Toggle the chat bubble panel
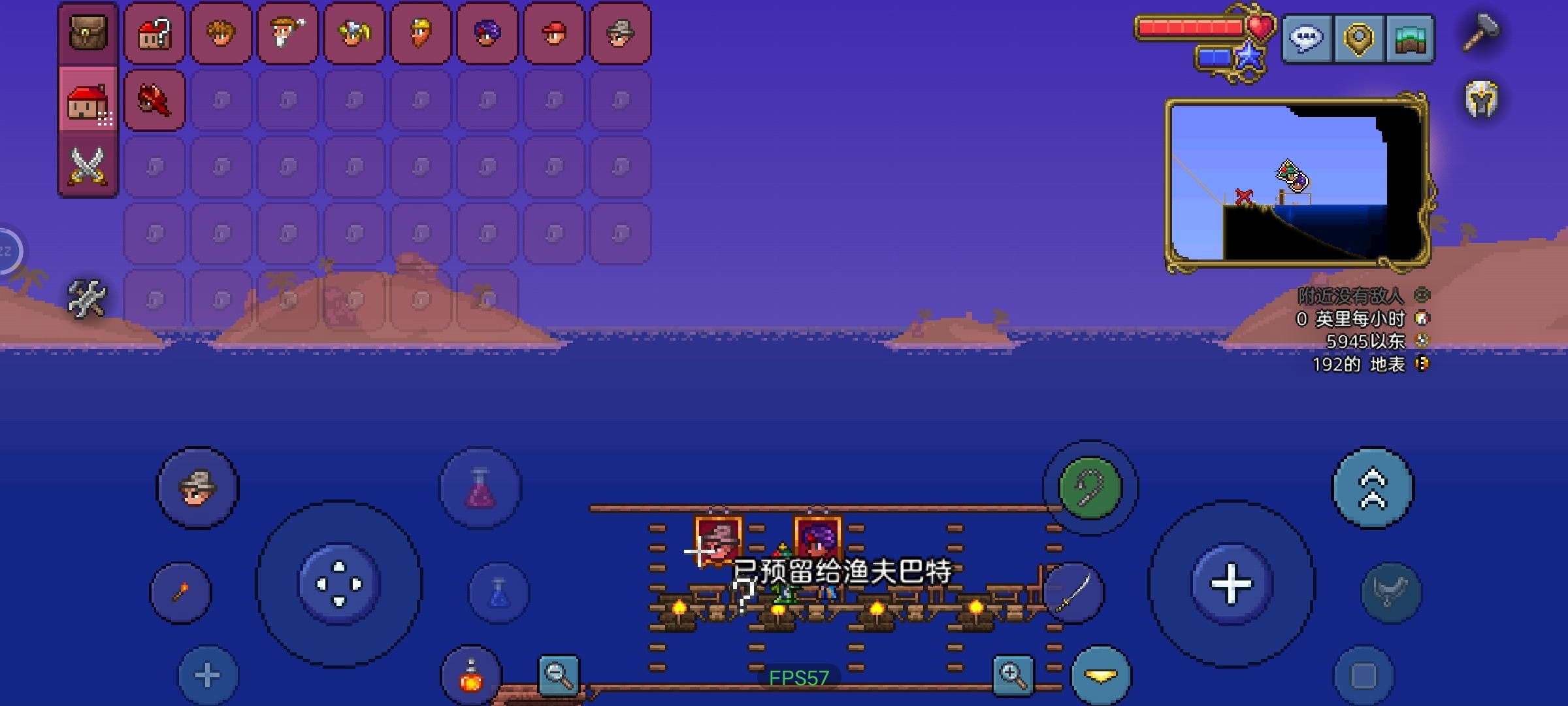 [1307, 38]
